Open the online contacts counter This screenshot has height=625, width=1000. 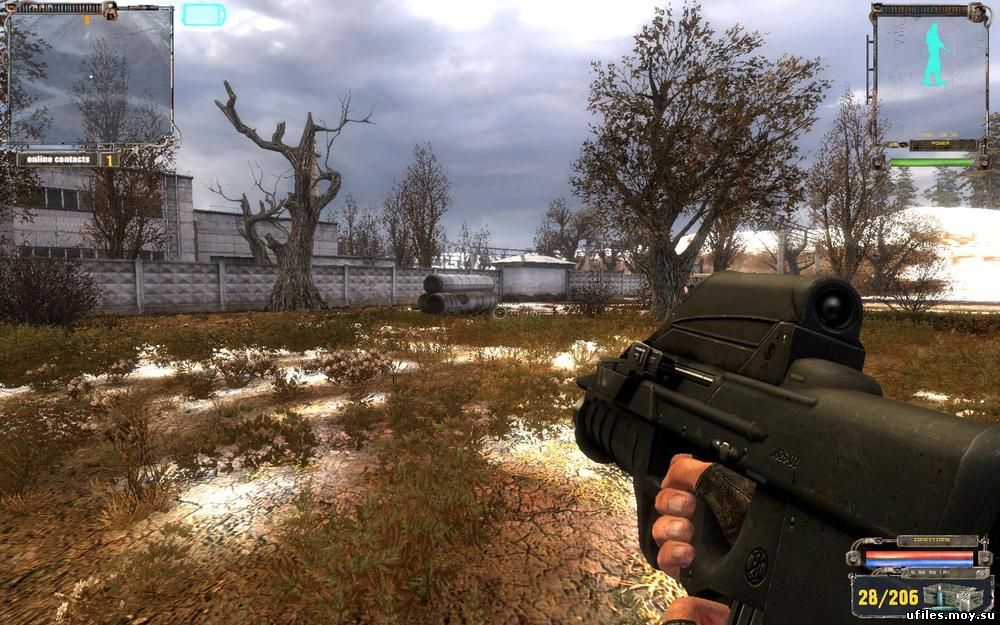pyautogui.click(x=68, y=159)
